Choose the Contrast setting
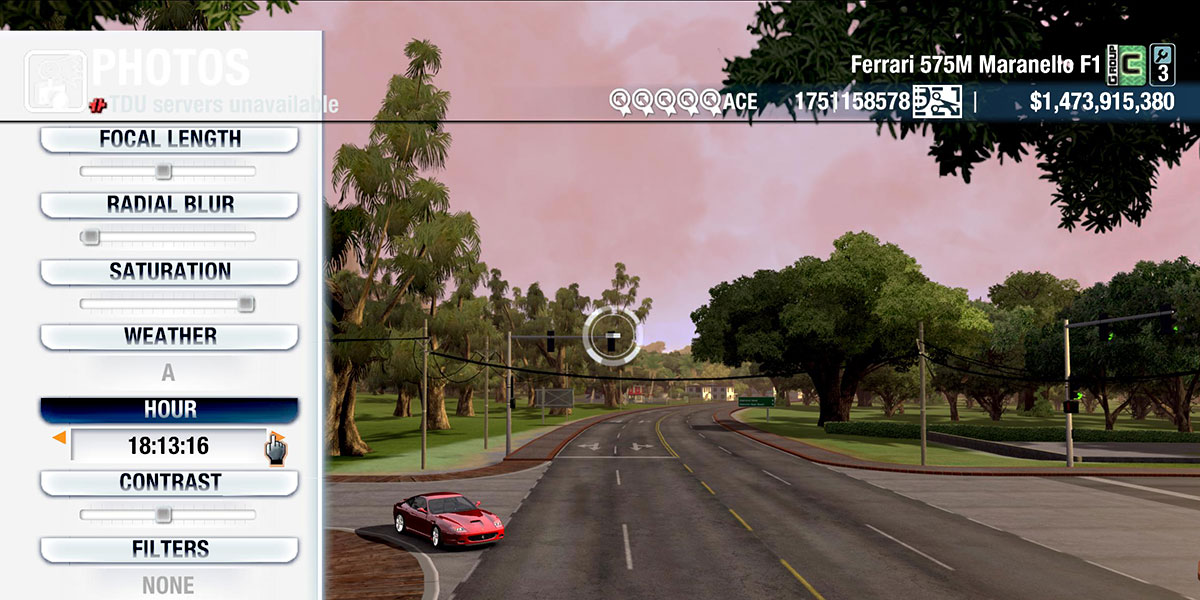Image resolution: width=1200 pixels, height=600 pixels. point(169,482)
